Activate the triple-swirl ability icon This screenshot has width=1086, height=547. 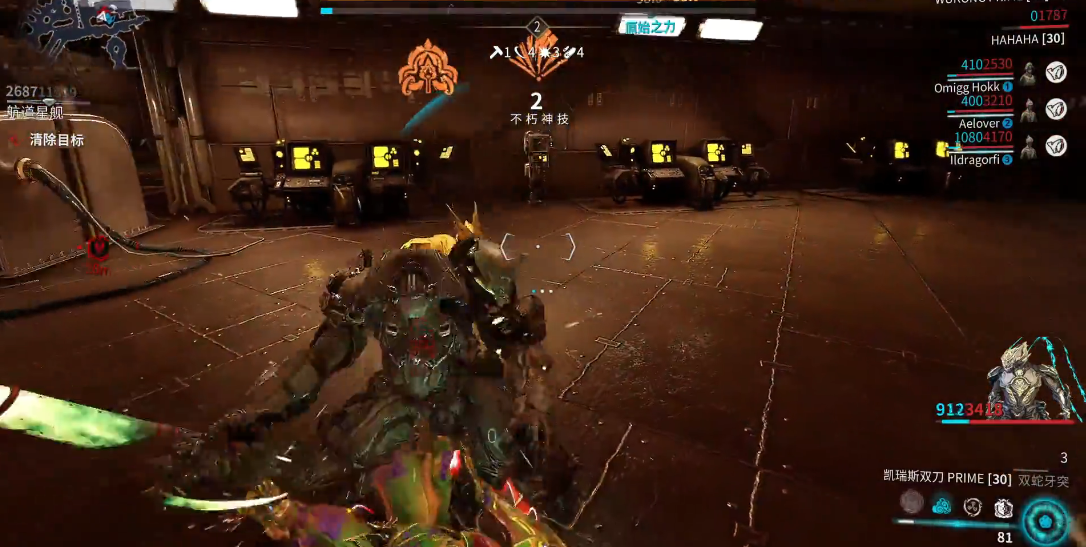[972, 507]
